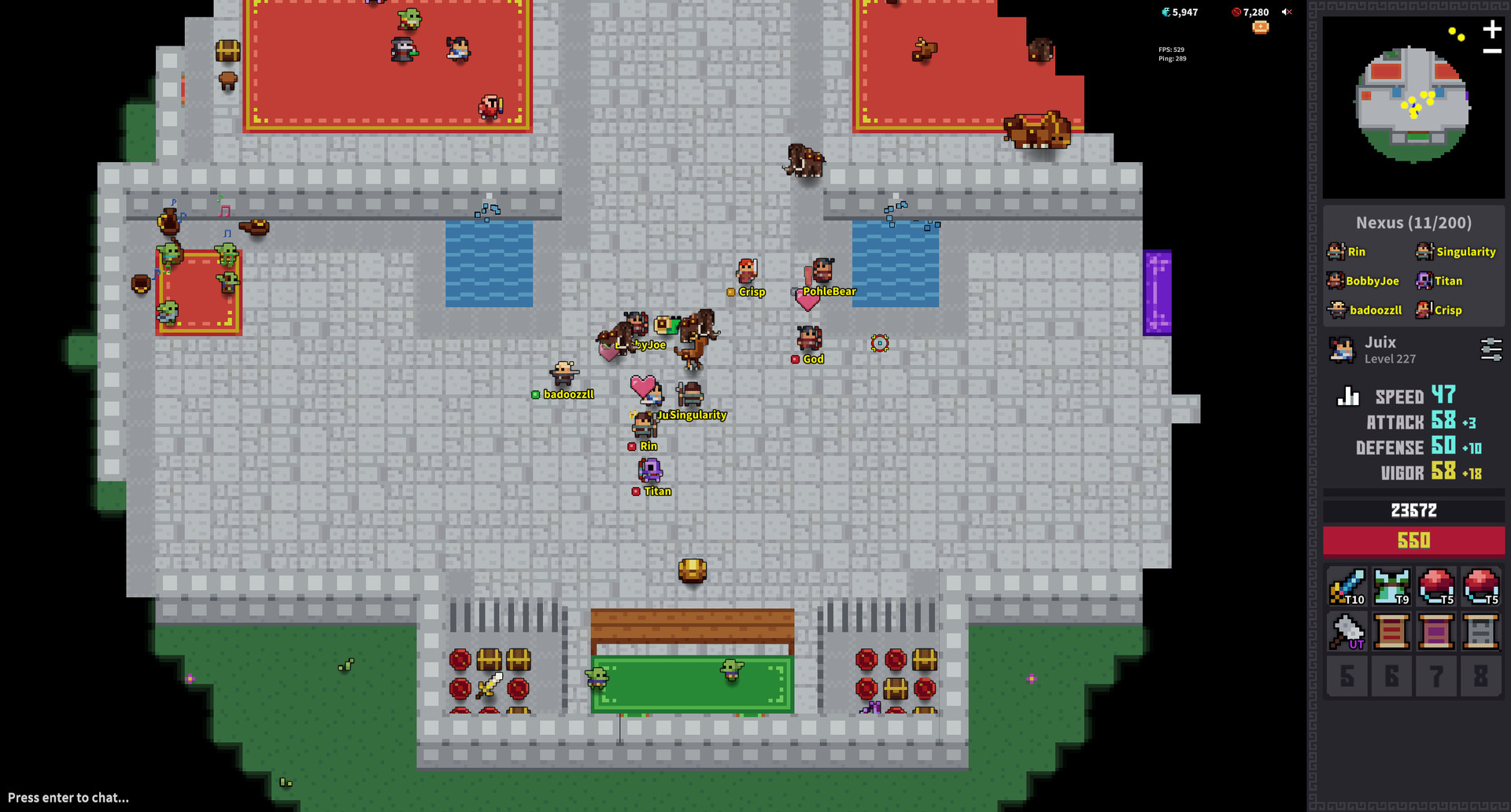Screen dimensions: 1511x812
Task: Select player Crisp in the Nexus list
Action: (1448, 310)
